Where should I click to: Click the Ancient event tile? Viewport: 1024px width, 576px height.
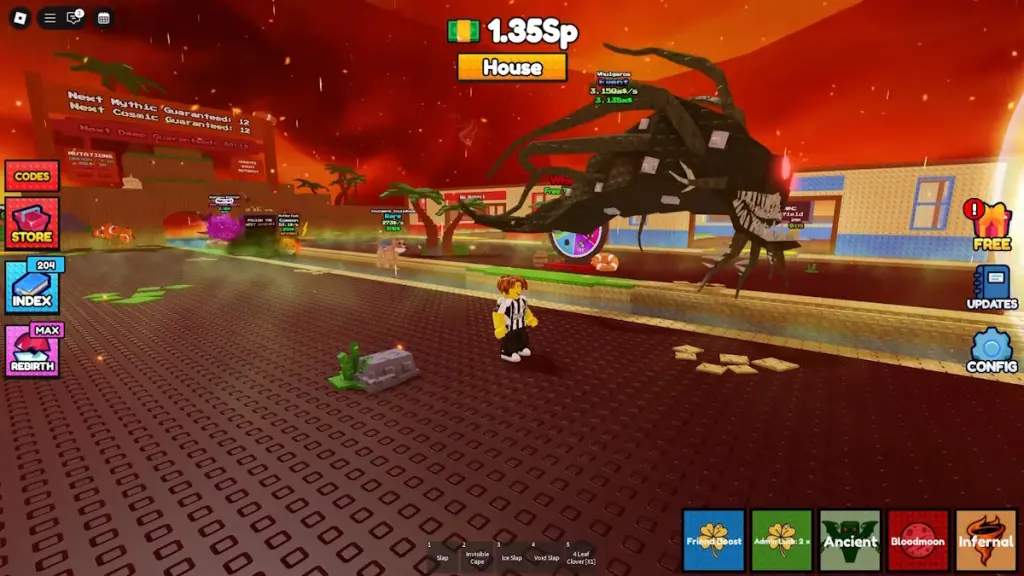pyautogui.click(x=850, y=541)
